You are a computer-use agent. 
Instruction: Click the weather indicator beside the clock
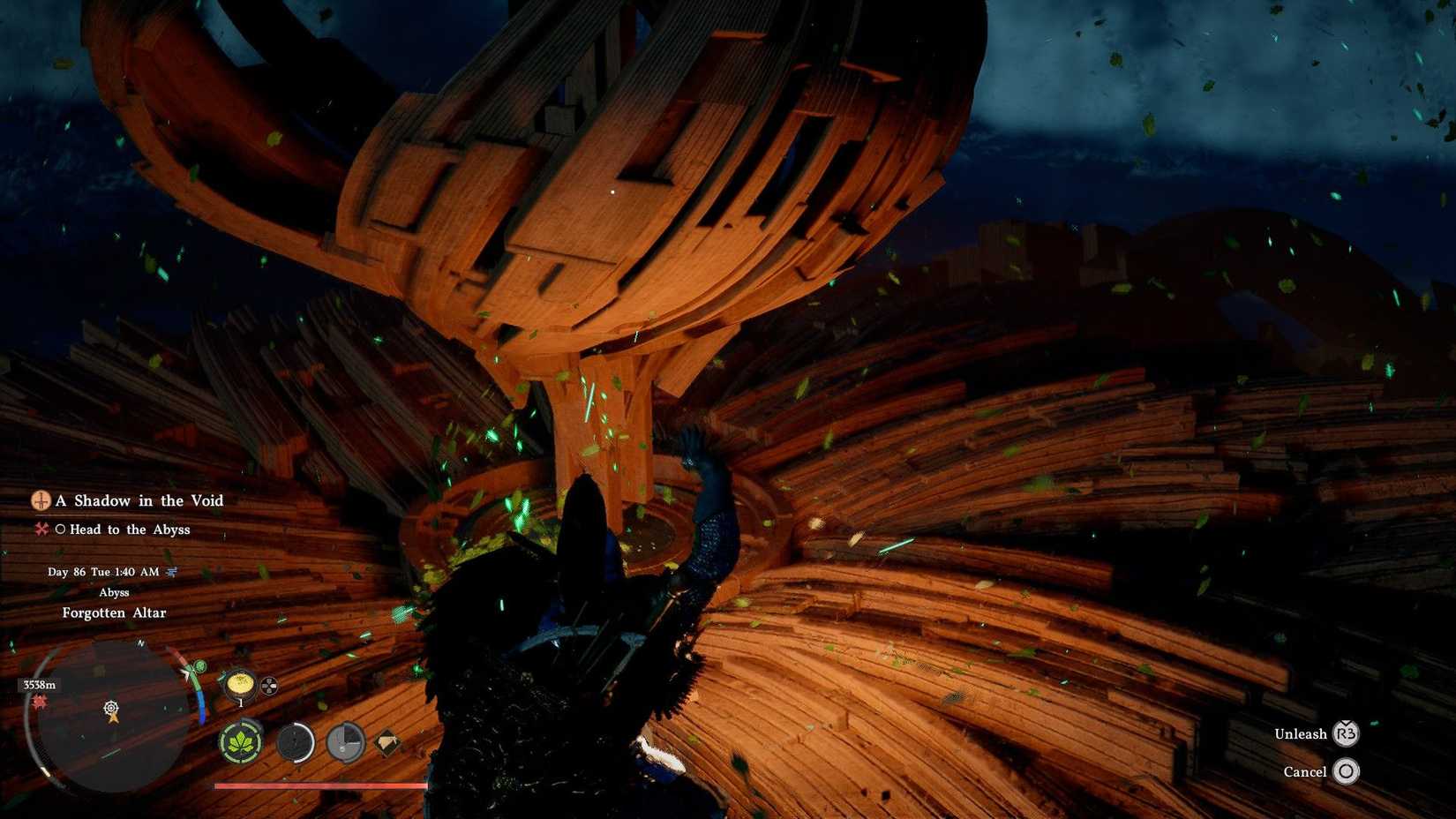(171, 571)
